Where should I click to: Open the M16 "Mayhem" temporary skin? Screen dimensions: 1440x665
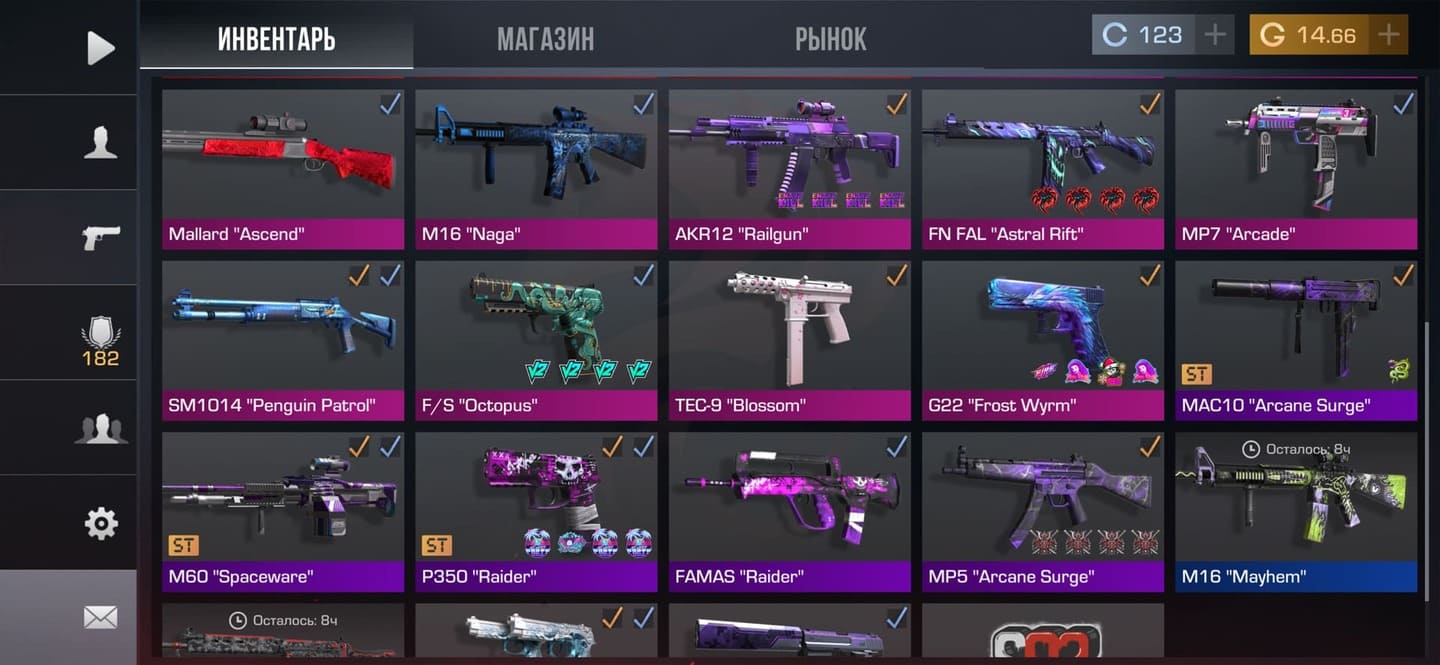coord(1296,511)
